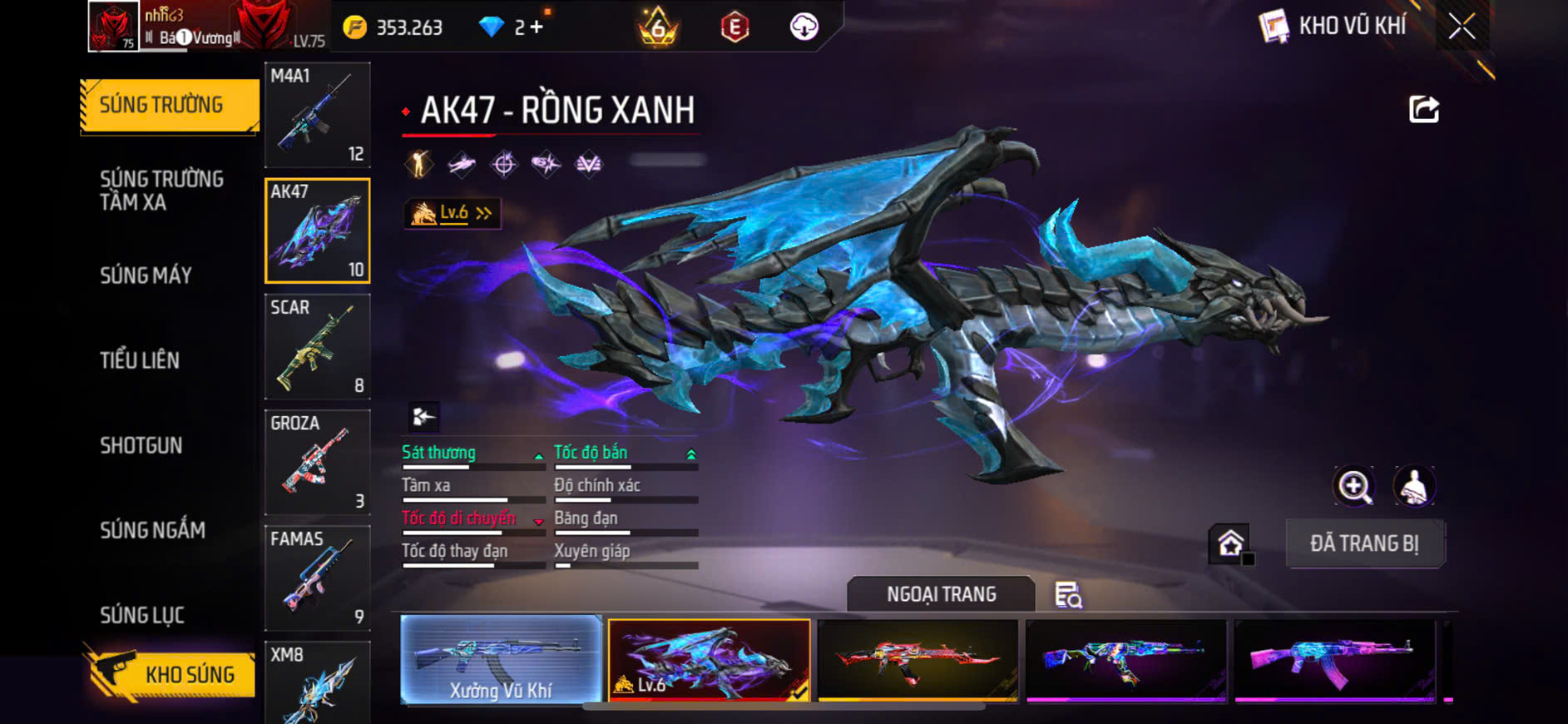This screenshot has width=1568, height=724.
Task: Open the Lv.6 skin upgrade button
Action: tap(453, 214)
